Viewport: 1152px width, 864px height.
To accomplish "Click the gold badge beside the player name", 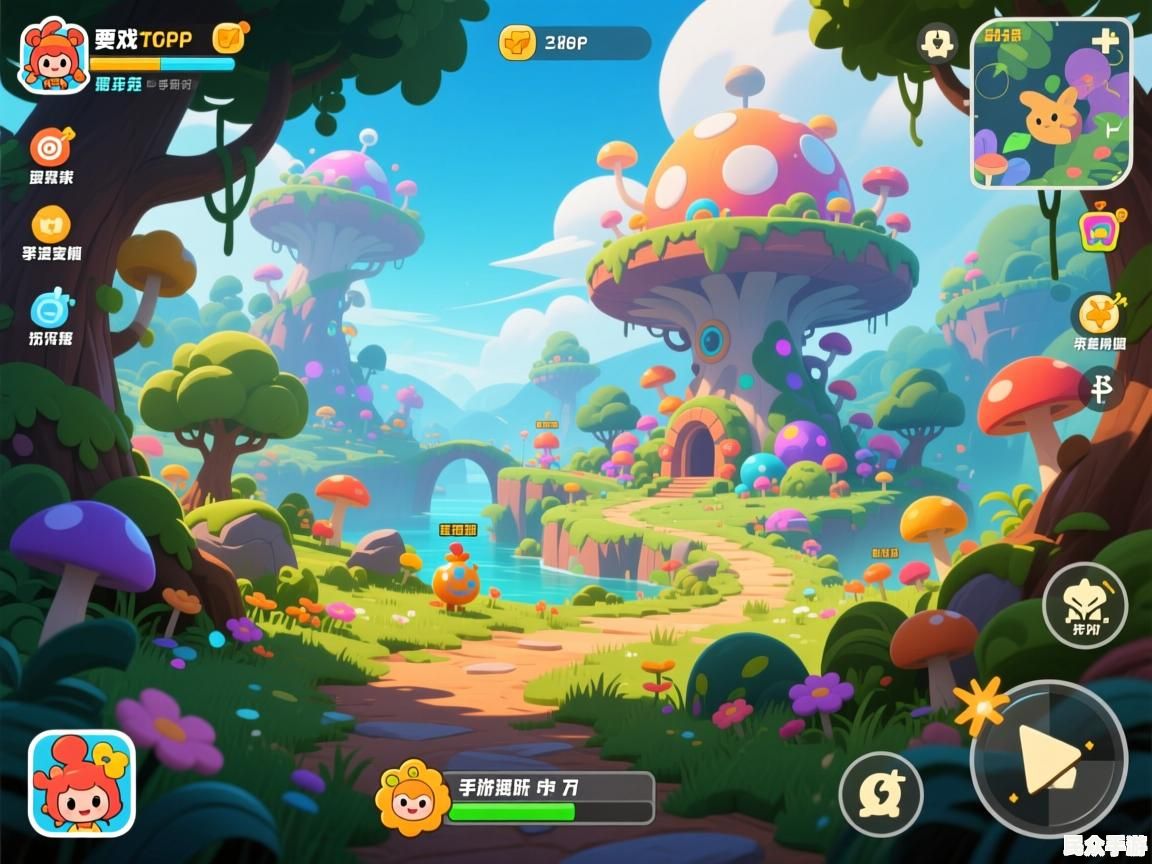I will click(x=230, y=38).
